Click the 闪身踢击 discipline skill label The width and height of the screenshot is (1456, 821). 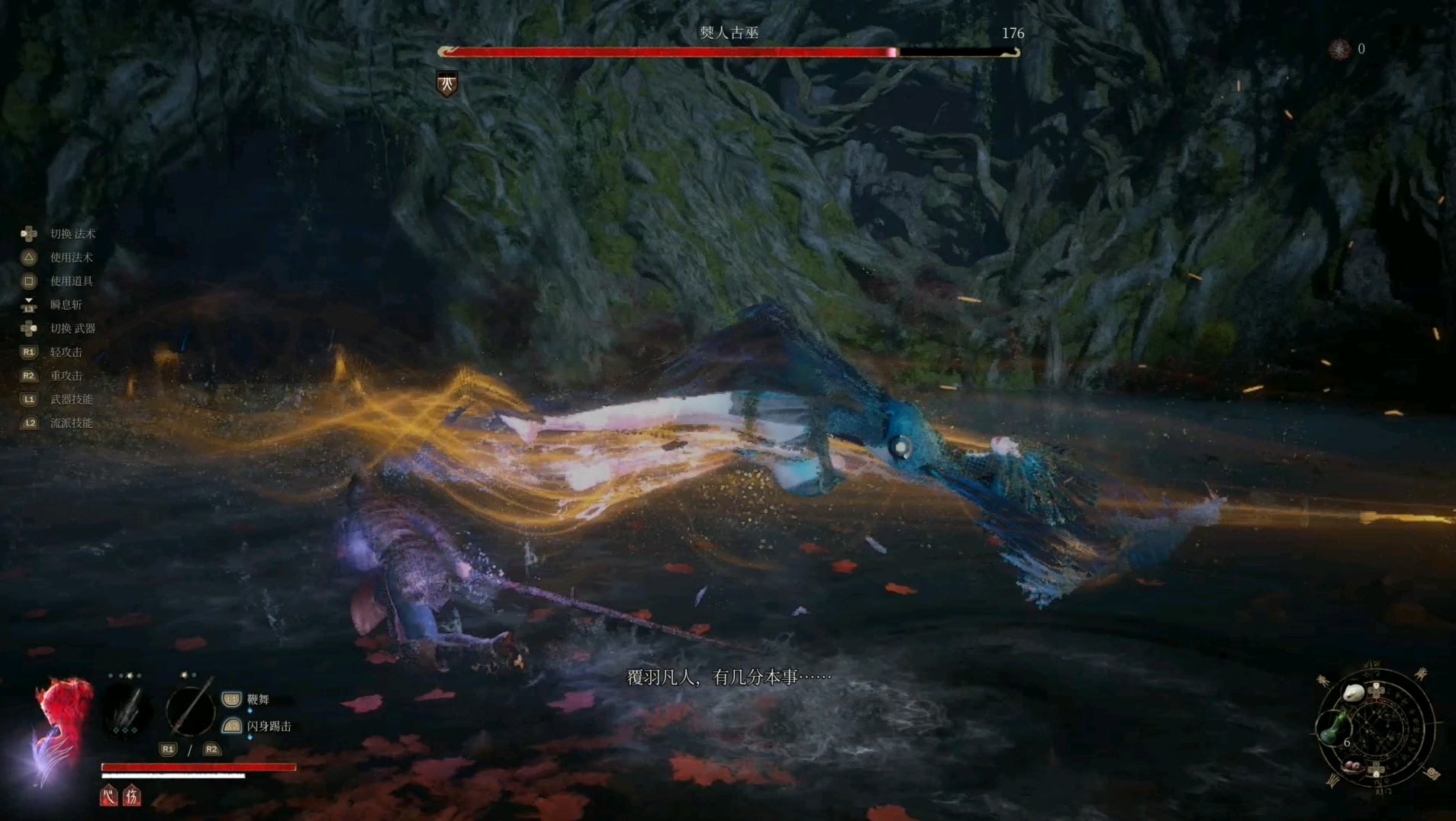269,726
